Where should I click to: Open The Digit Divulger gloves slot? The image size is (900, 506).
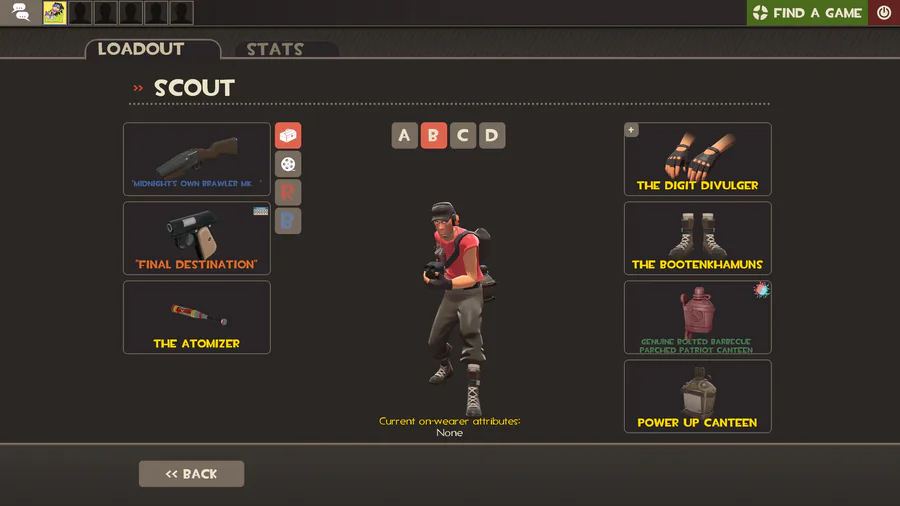point(697,159)
